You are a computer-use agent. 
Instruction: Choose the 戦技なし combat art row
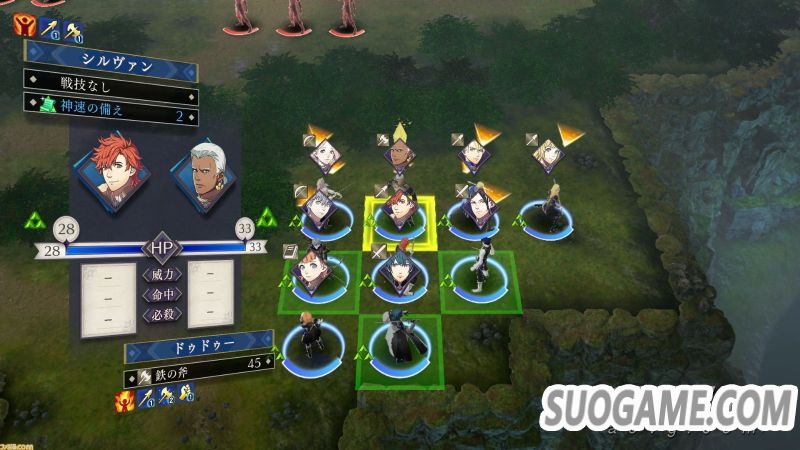click(x=110, y=93)
